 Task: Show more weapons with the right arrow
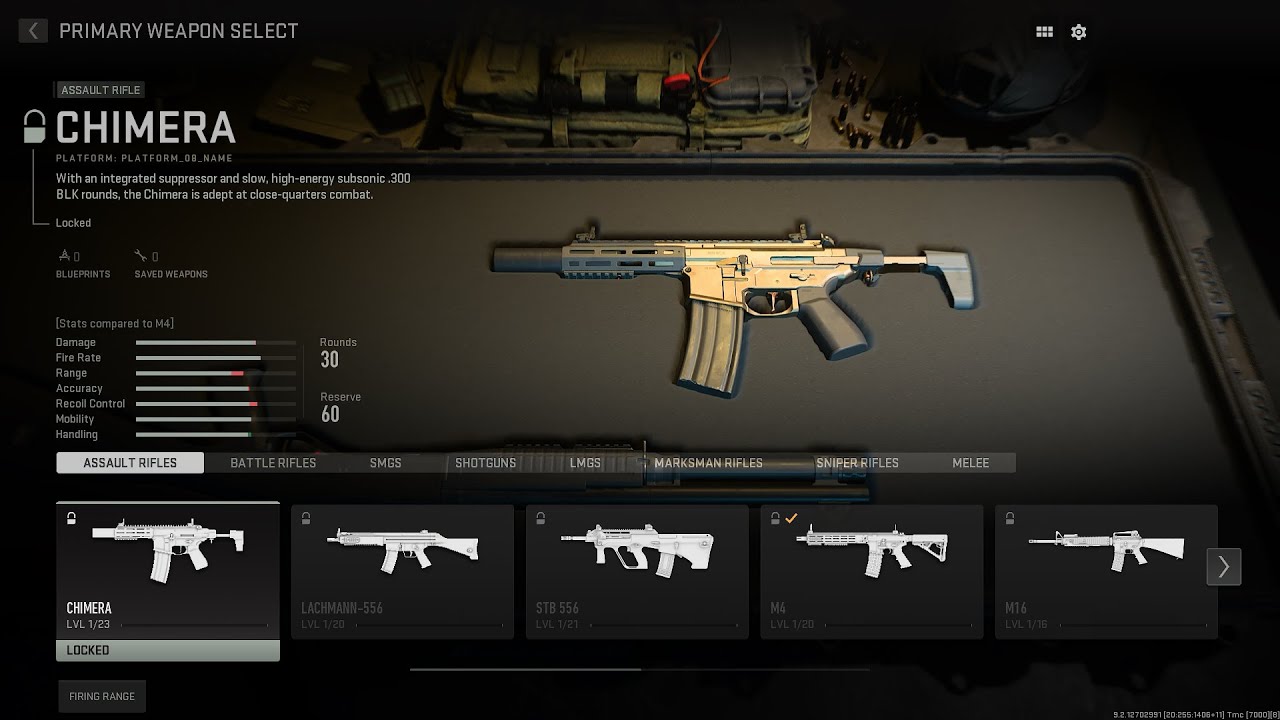pos(1224,567)
